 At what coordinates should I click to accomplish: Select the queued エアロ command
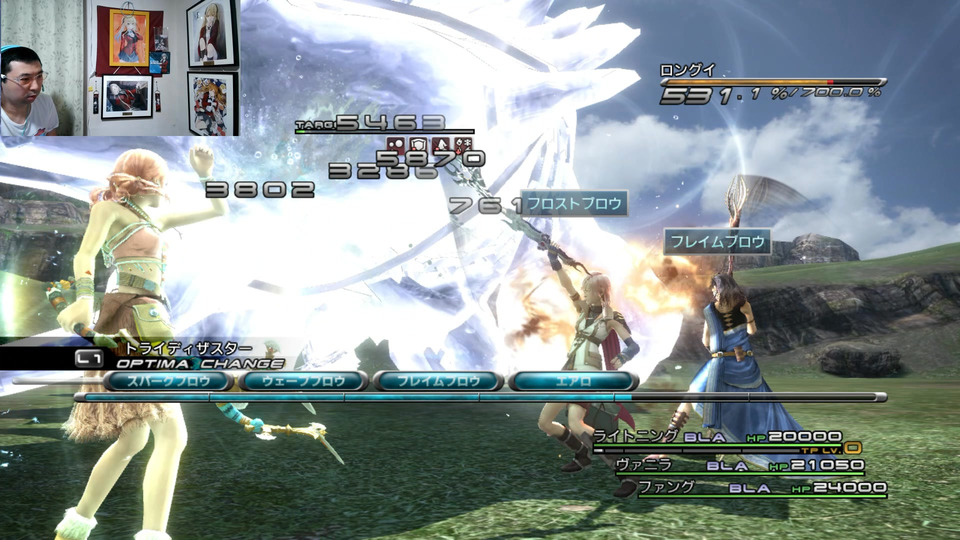[572, 381]
